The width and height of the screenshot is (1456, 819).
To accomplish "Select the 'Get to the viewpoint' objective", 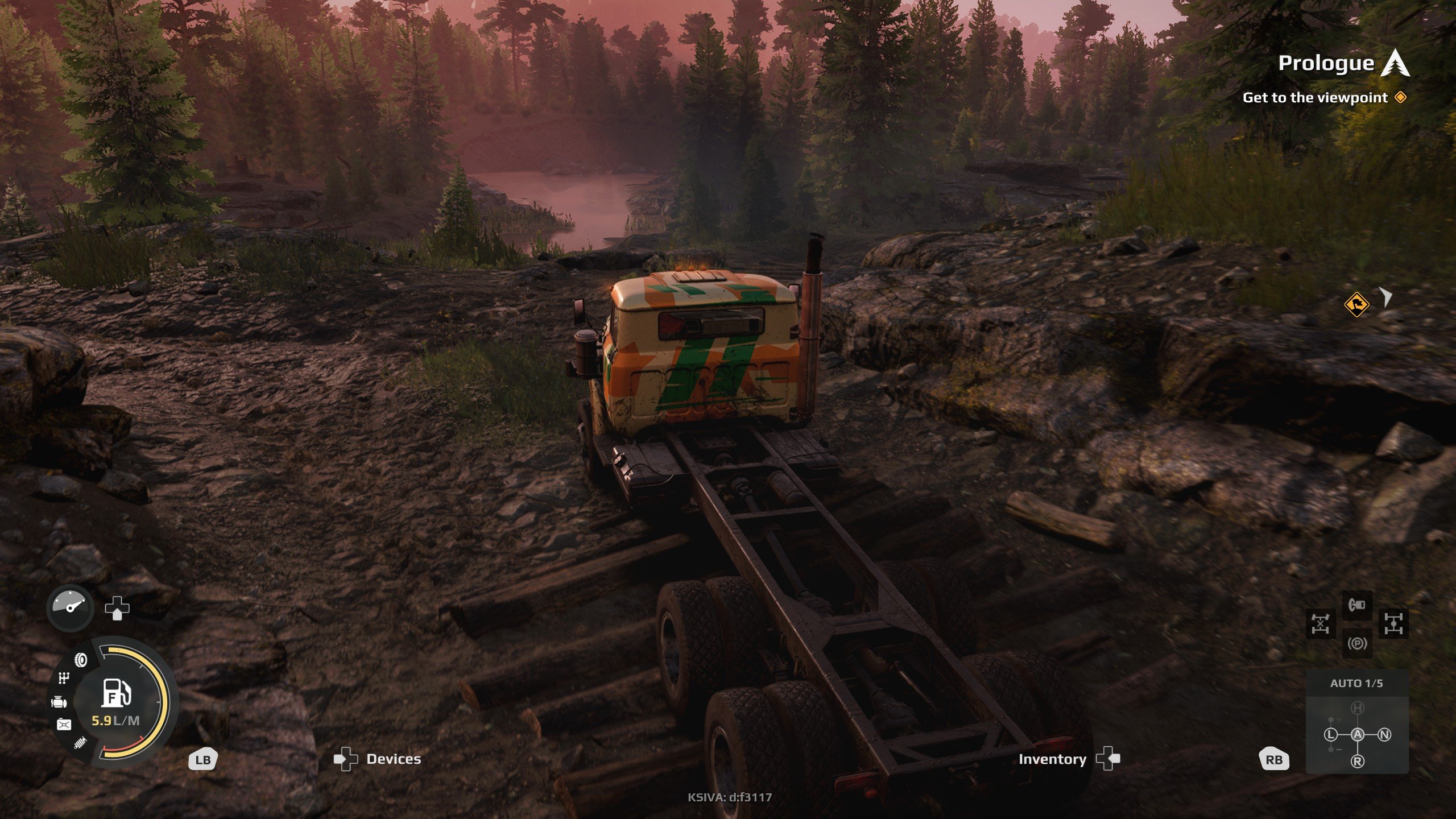I will point(1315,98).
